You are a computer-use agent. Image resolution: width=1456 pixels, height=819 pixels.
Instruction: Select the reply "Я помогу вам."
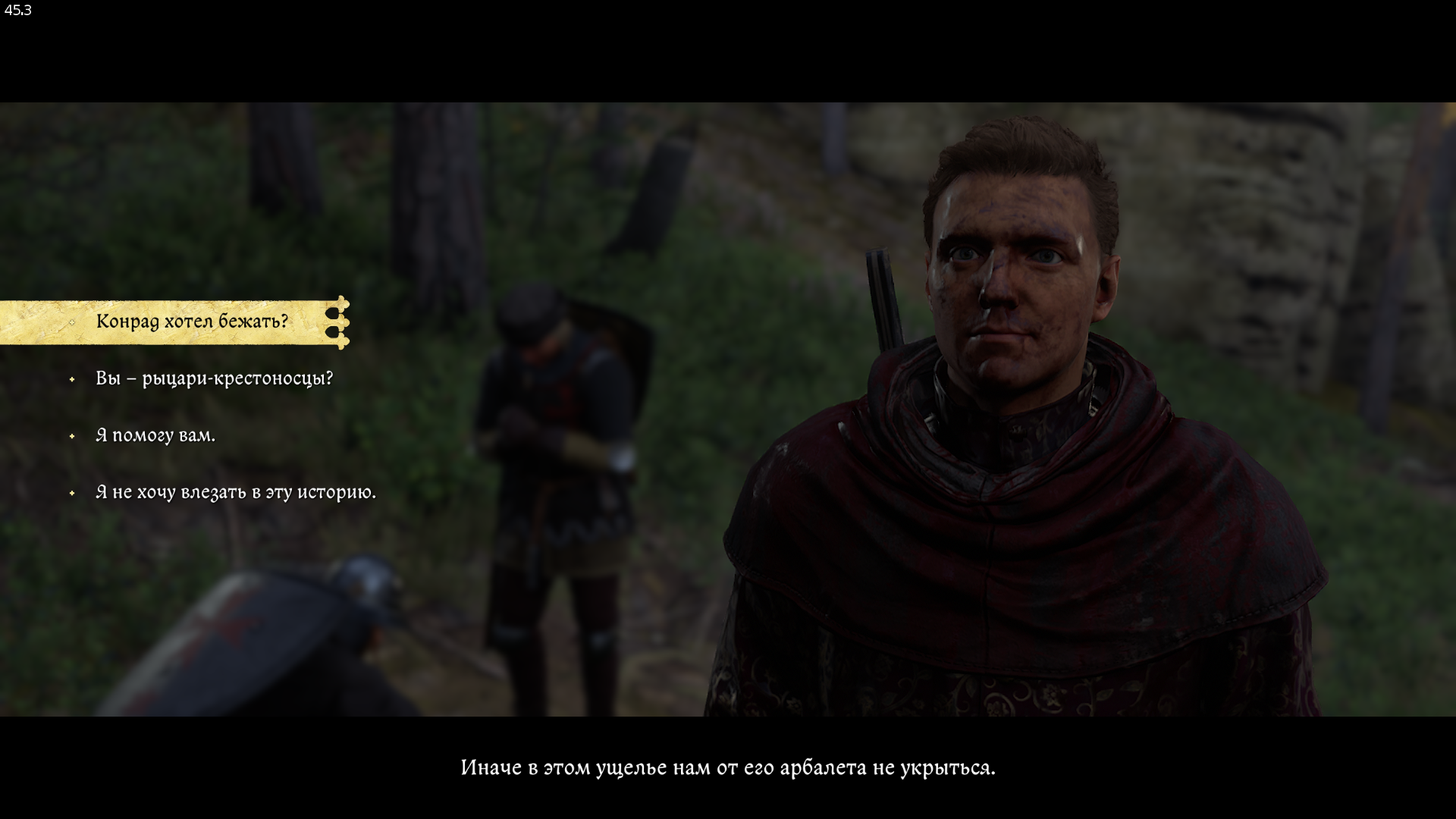pyautogui.click(x=155, y=435)
